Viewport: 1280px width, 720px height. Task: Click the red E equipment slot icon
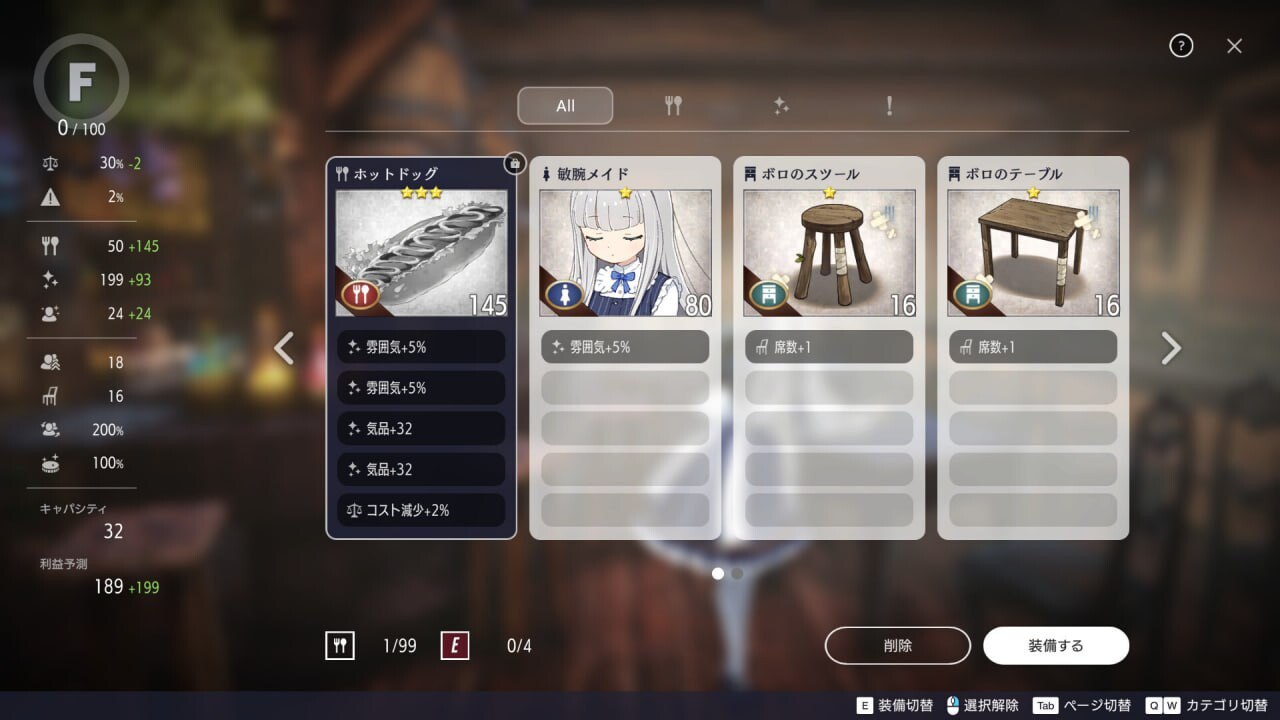click(x=455, y=645)
